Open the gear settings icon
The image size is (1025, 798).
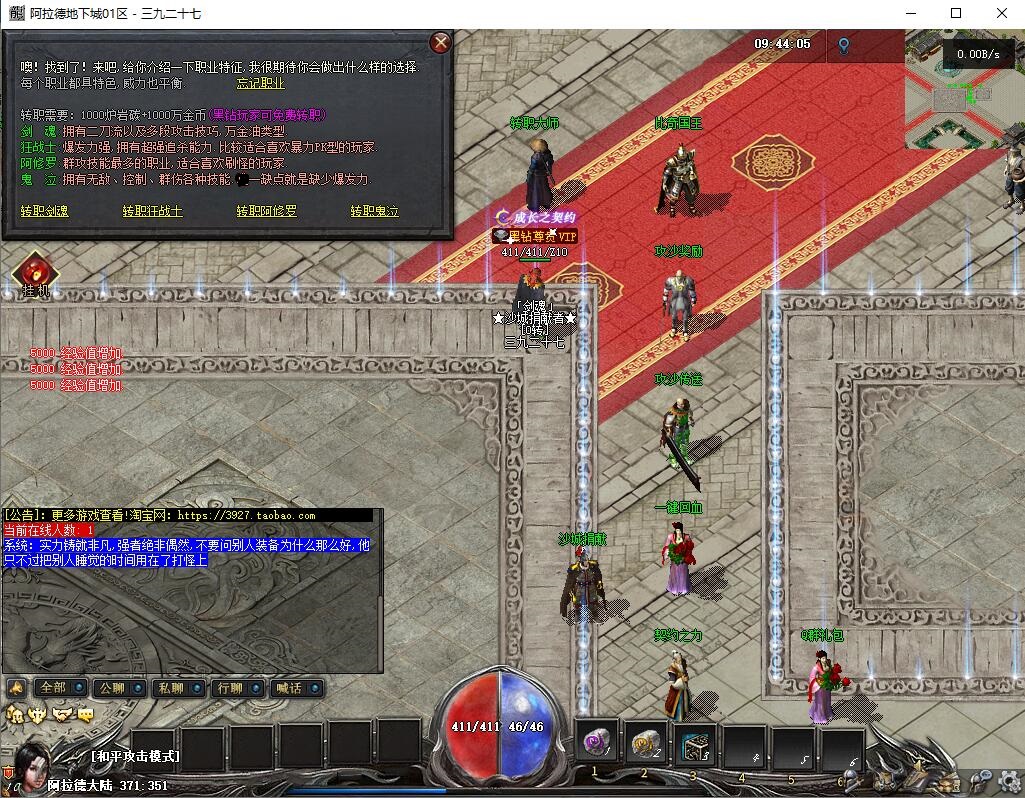pos(1008,779)
